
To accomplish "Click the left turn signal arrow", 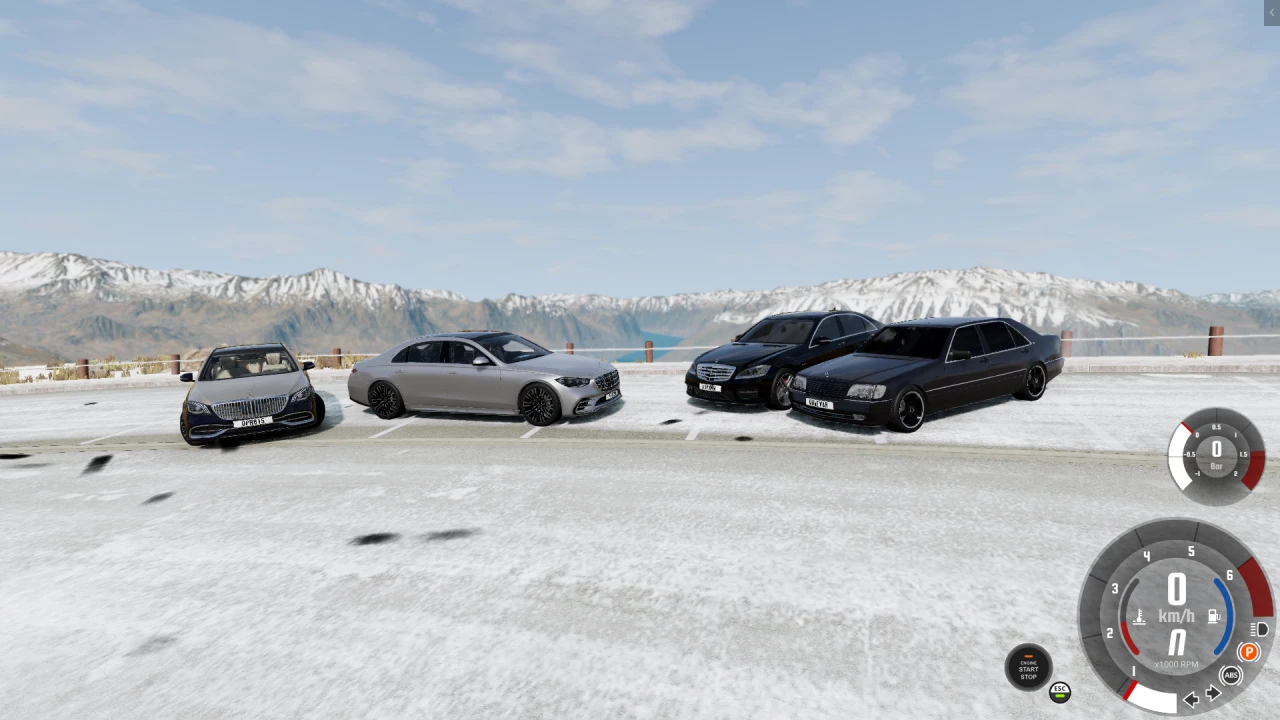I will coord(1191,699).
